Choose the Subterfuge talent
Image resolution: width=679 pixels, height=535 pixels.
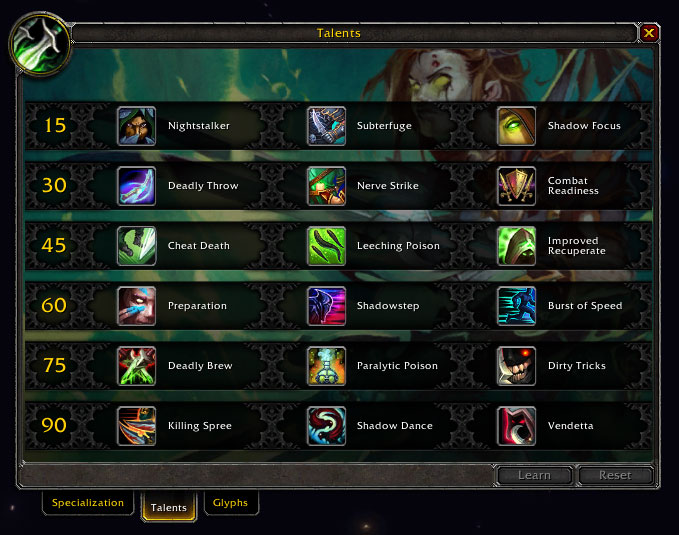pos(326,126)
